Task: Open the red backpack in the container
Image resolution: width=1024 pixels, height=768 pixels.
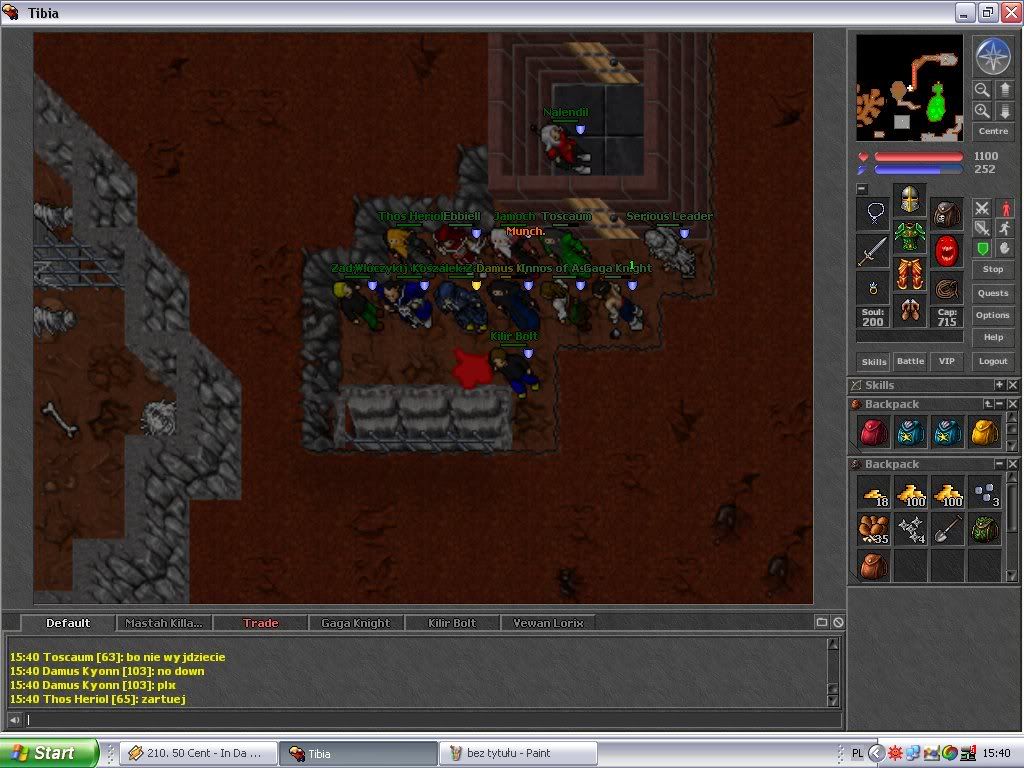Action: pyautogui.click(x=873, y=432)
